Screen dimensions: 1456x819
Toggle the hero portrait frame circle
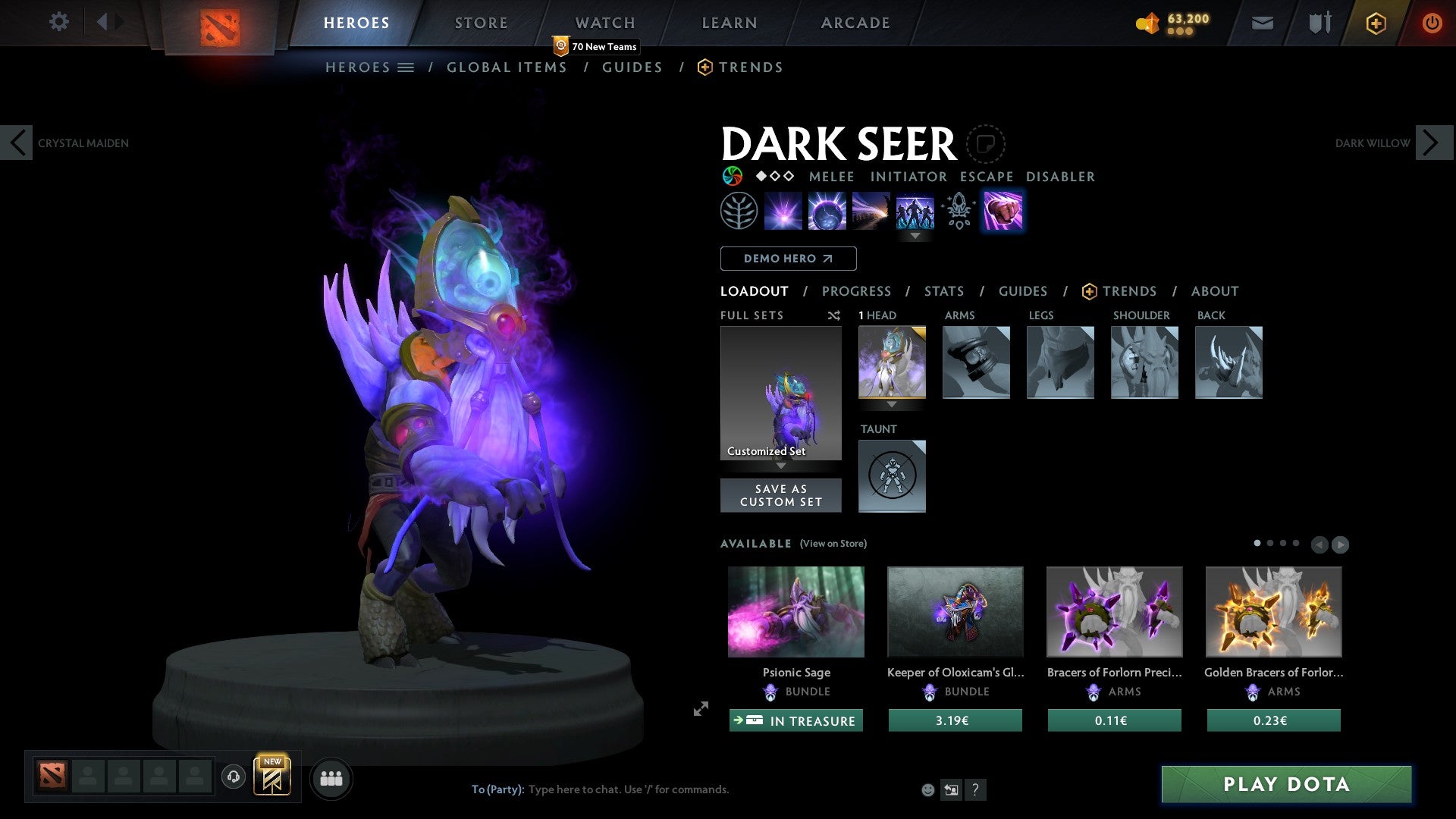click(x=984, y=143)
